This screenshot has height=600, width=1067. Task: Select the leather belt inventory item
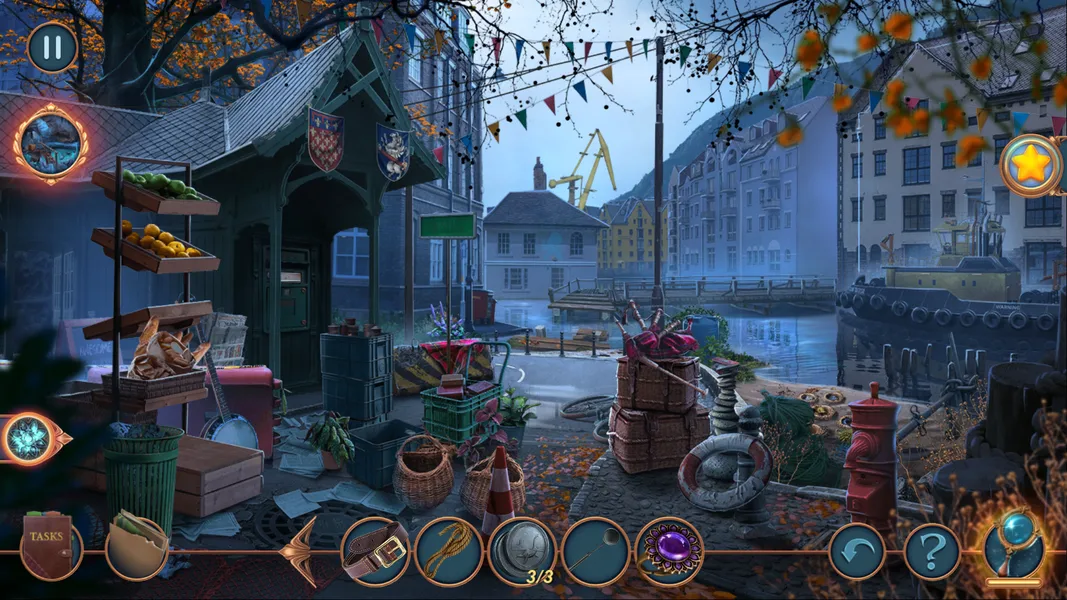375,551
